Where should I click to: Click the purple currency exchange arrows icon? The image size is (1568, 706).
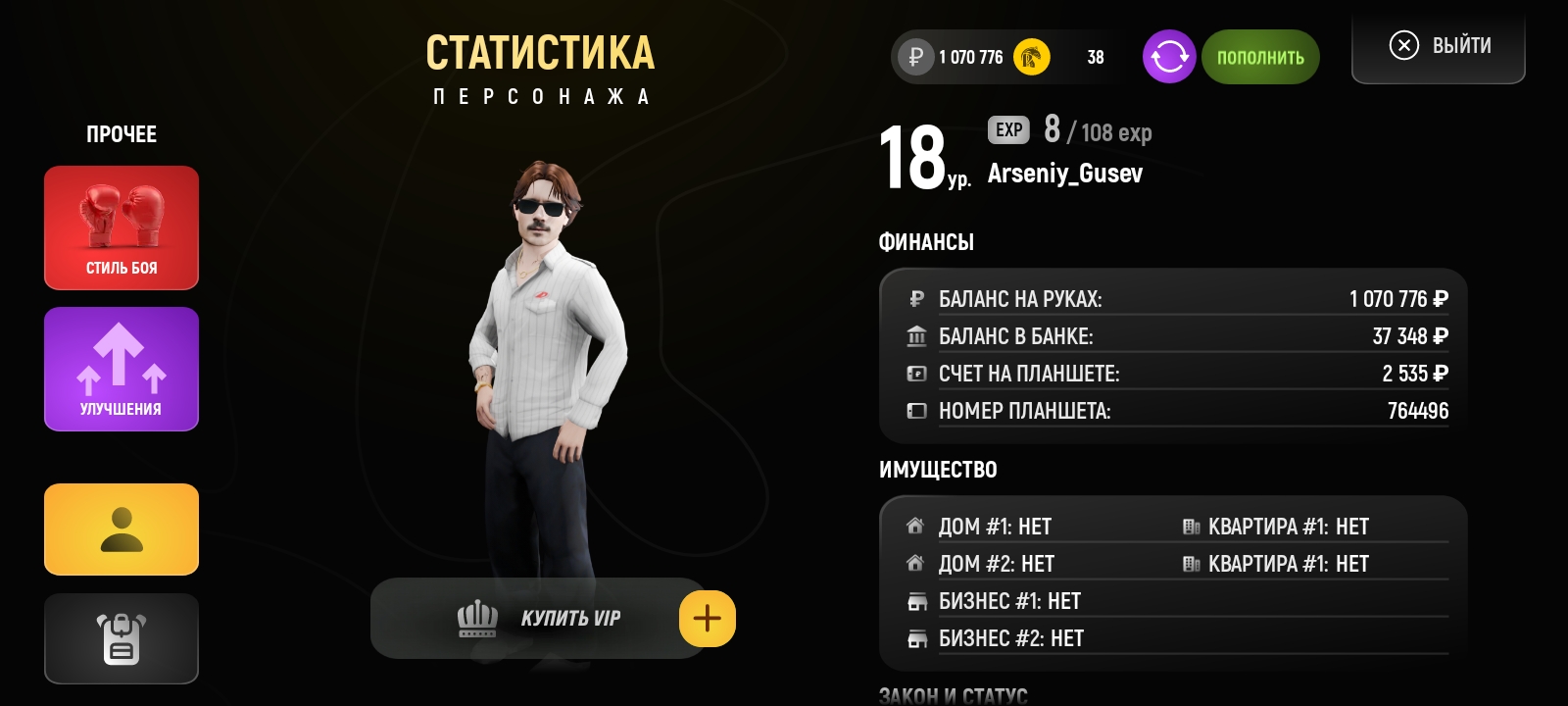coord(1168,57)
